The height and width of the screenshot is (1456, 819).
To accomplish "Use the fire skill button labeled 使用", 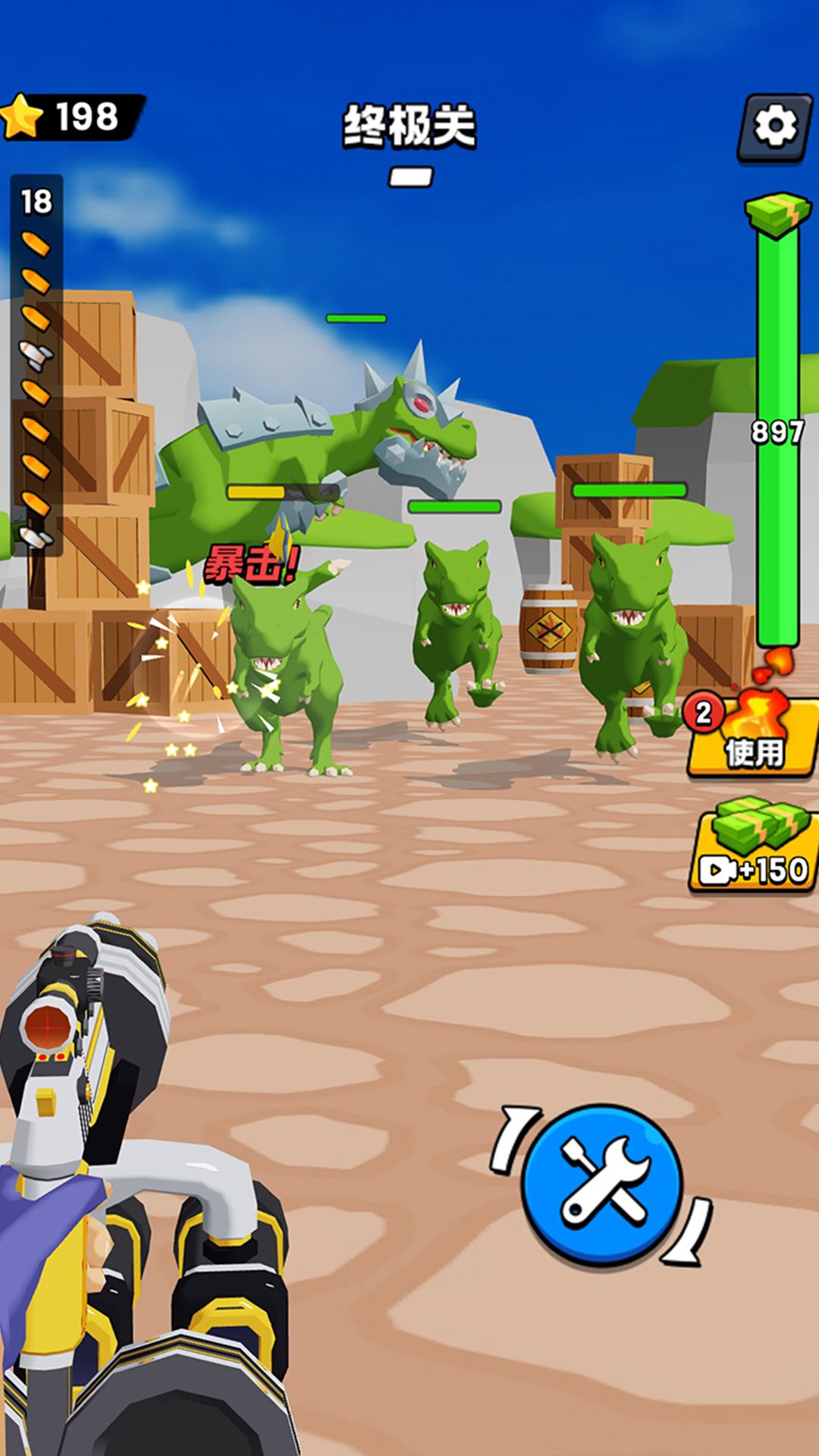I will [x=752, y=739].
